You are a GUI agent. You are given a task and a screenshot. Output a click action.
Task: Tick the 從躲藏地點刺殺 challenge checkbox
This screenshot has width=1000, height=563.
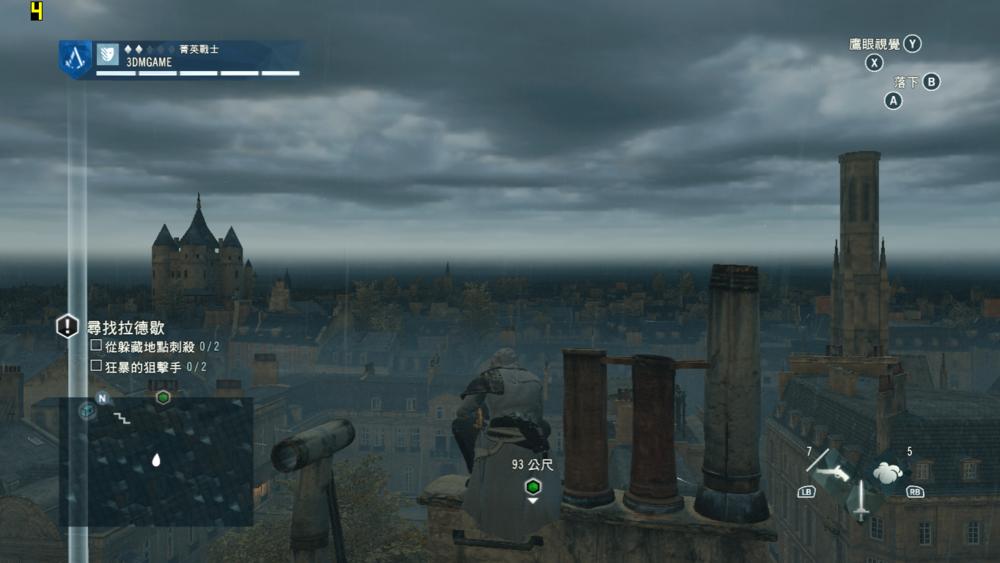[96, 346]
